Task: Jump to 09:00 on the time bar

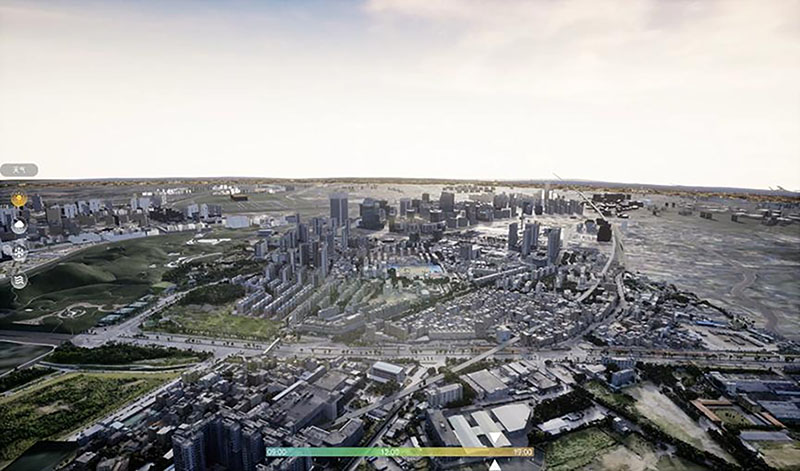Action: pos(277,452)
